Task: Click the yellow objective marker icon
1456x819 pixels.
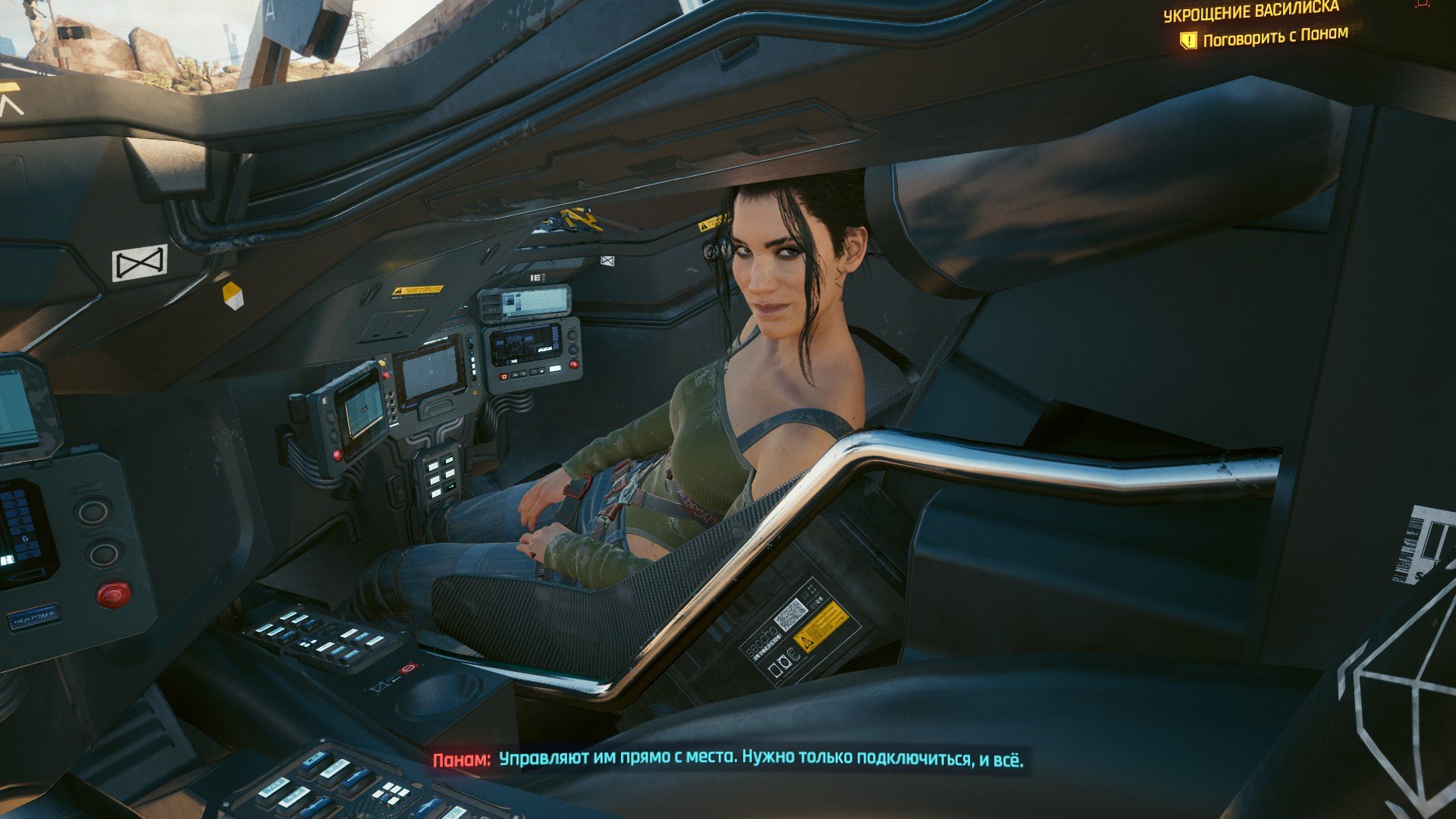Action: (1188, 40)
